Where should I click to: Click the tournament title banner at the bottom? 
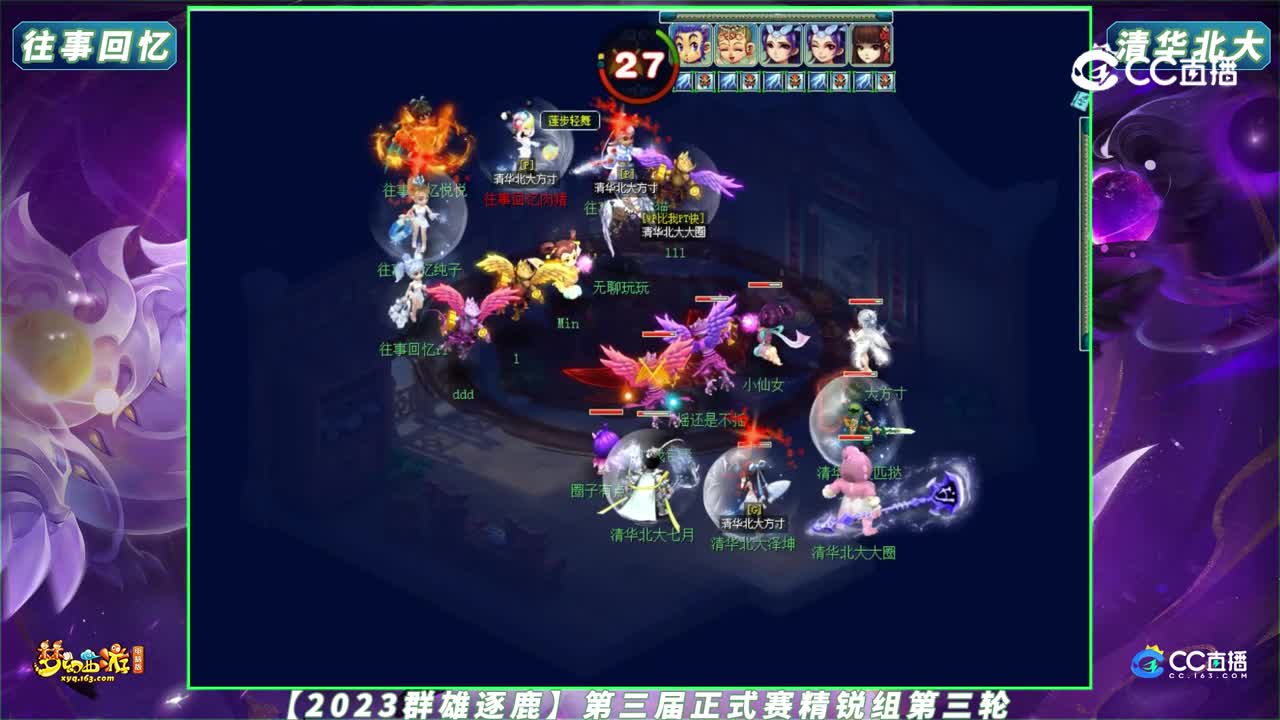640,706
